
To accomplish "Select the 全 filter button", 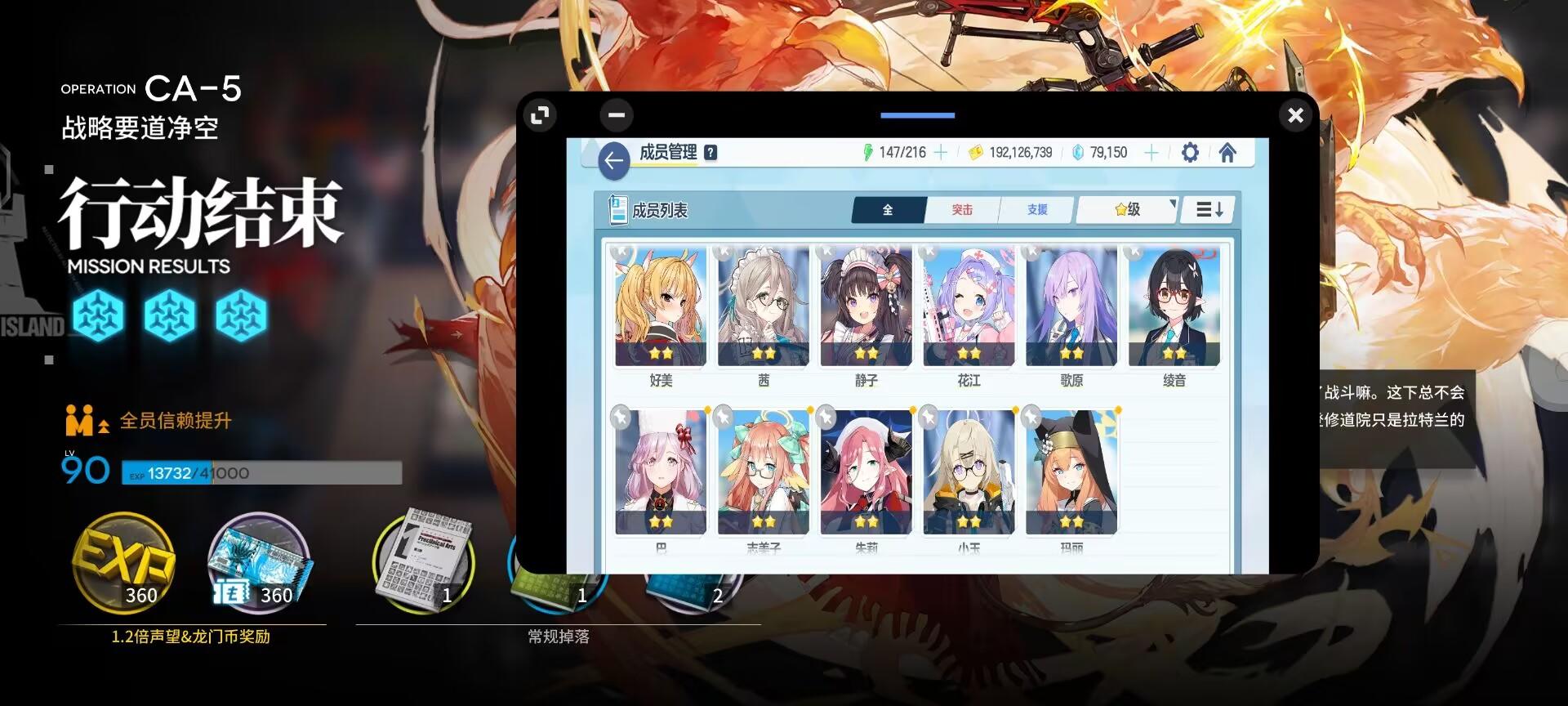I will 886,209.
